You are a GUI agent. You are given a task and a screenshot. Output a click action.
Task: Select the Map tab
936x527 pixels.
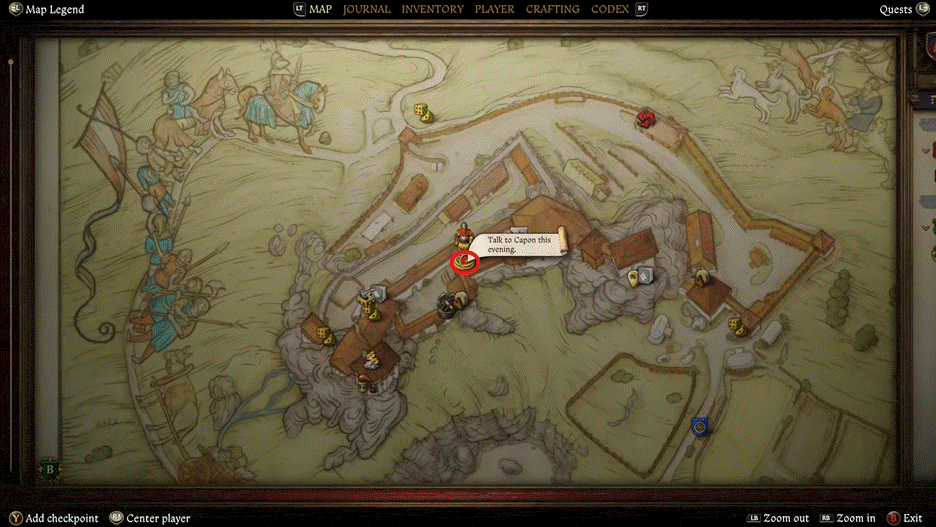pos(320,9)
